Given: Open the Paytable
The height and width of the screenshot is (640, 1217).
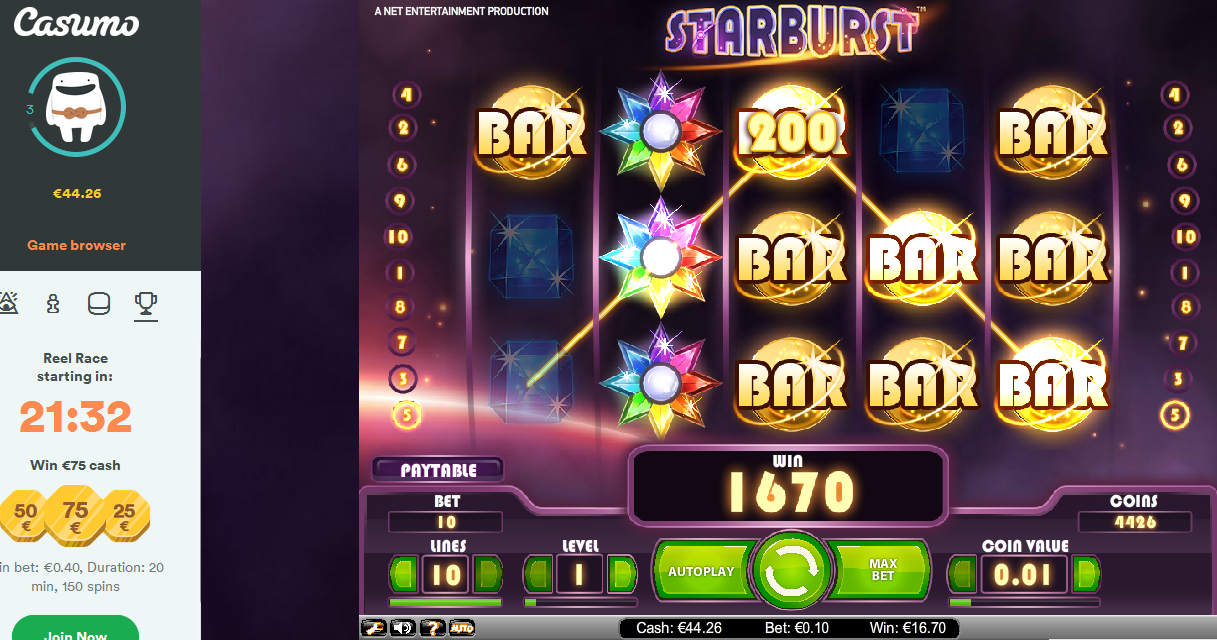Looking at the screenshot, I should [x=438, y=469].
